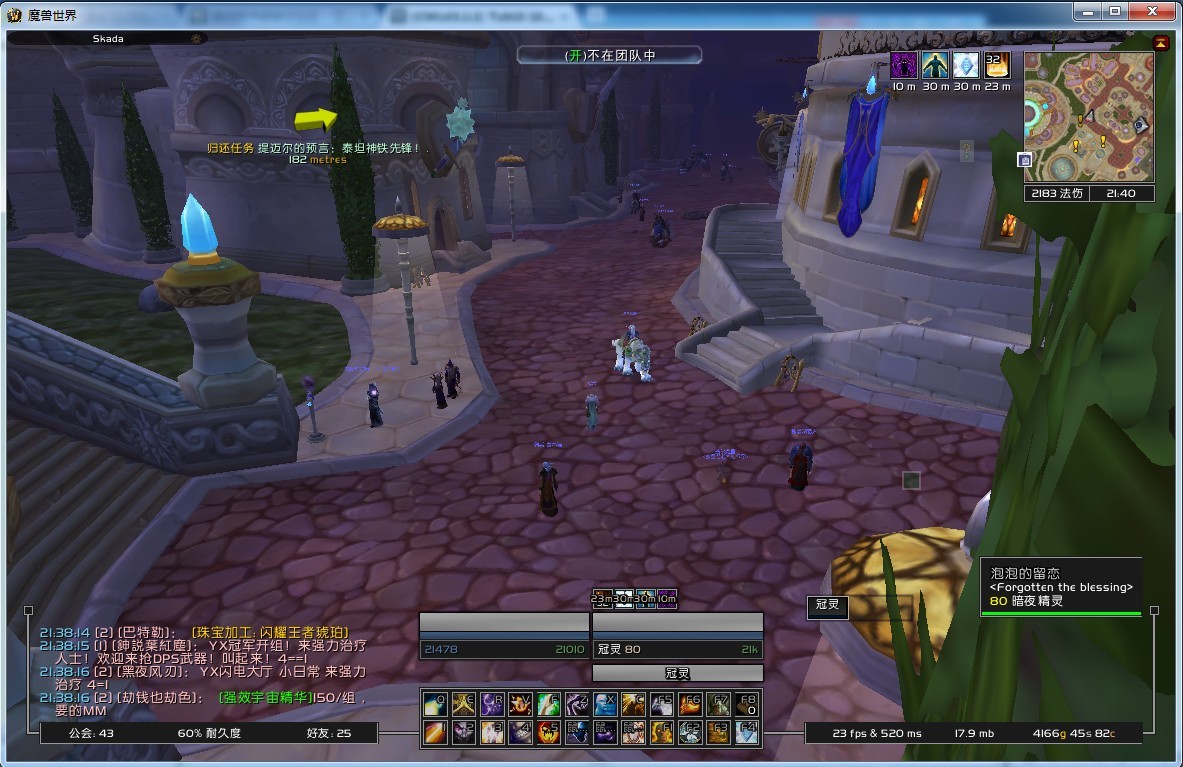
Task: Click the flame buff showing 32 stacks
Action: pyautogui.click(x=997, y=66)
